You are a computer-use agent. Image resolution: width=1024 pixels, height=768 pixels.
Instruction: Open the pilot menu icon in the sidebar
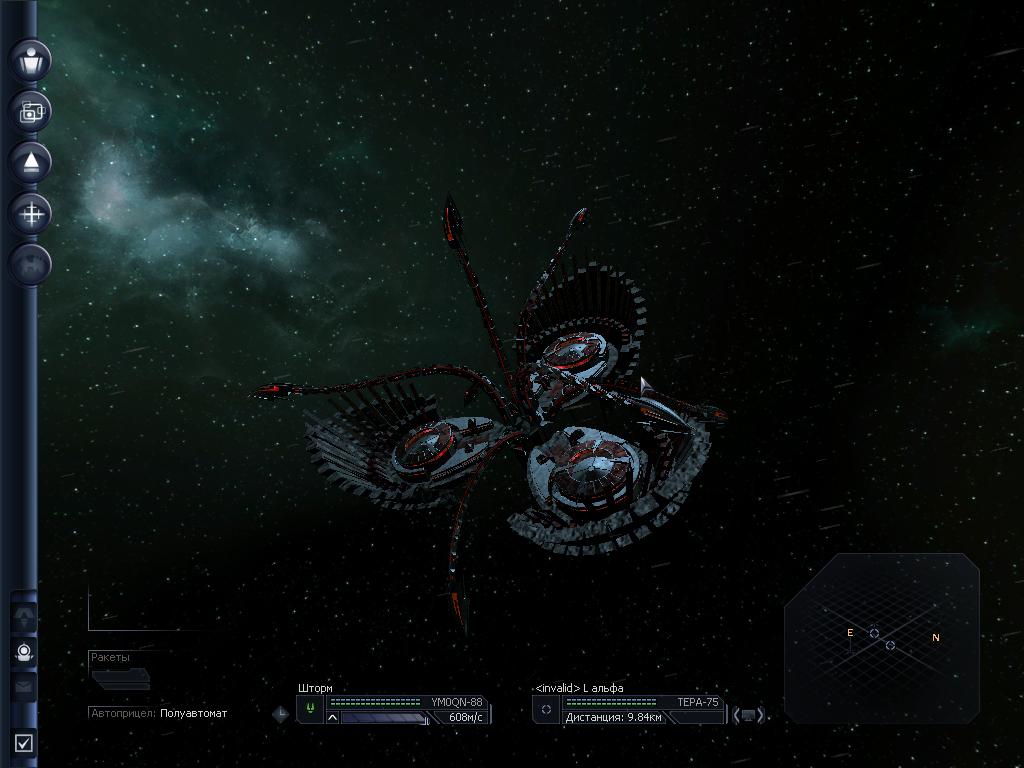point(31,60)
